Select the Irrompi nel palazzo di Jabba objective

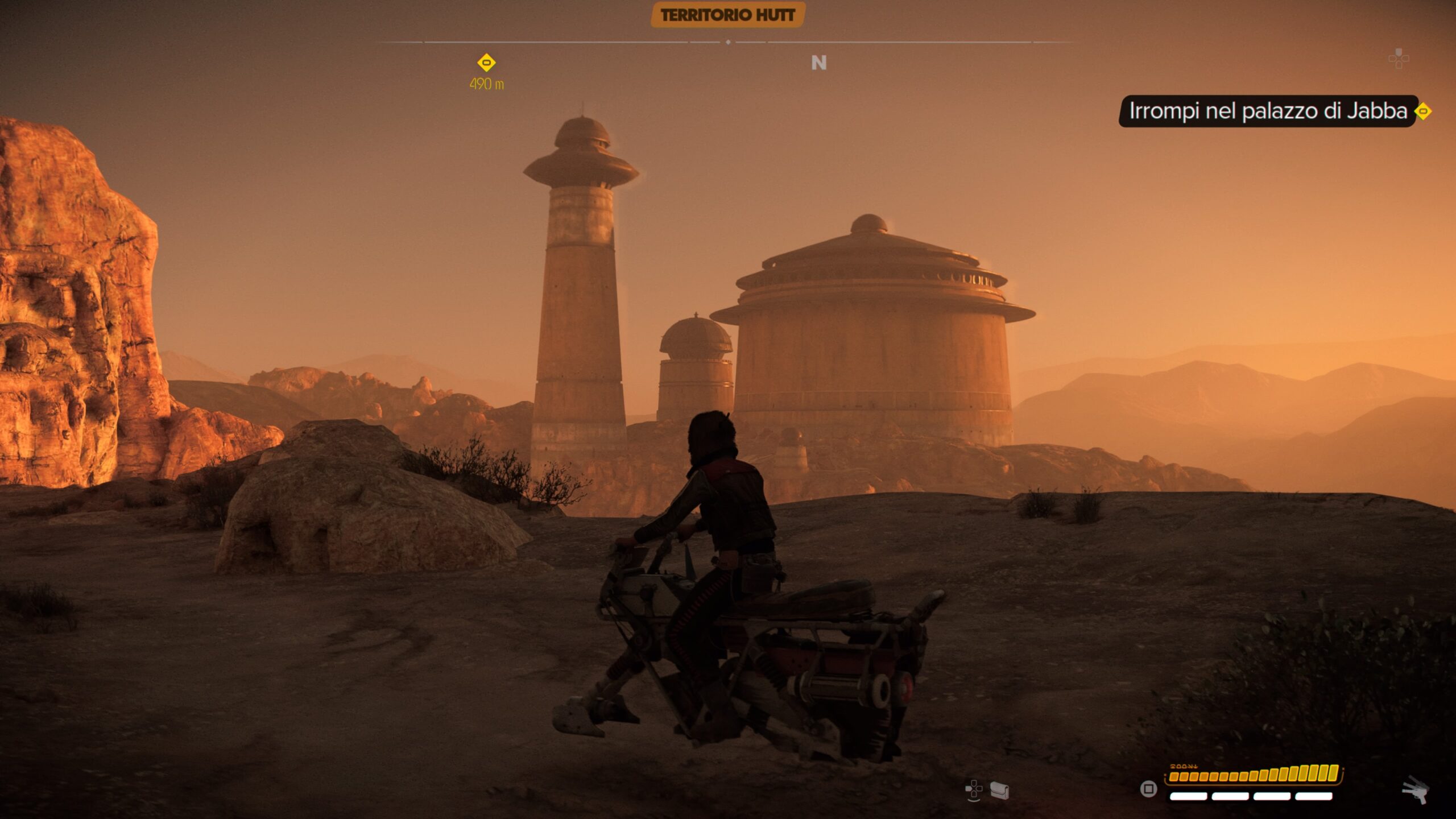click(1267, 111)
